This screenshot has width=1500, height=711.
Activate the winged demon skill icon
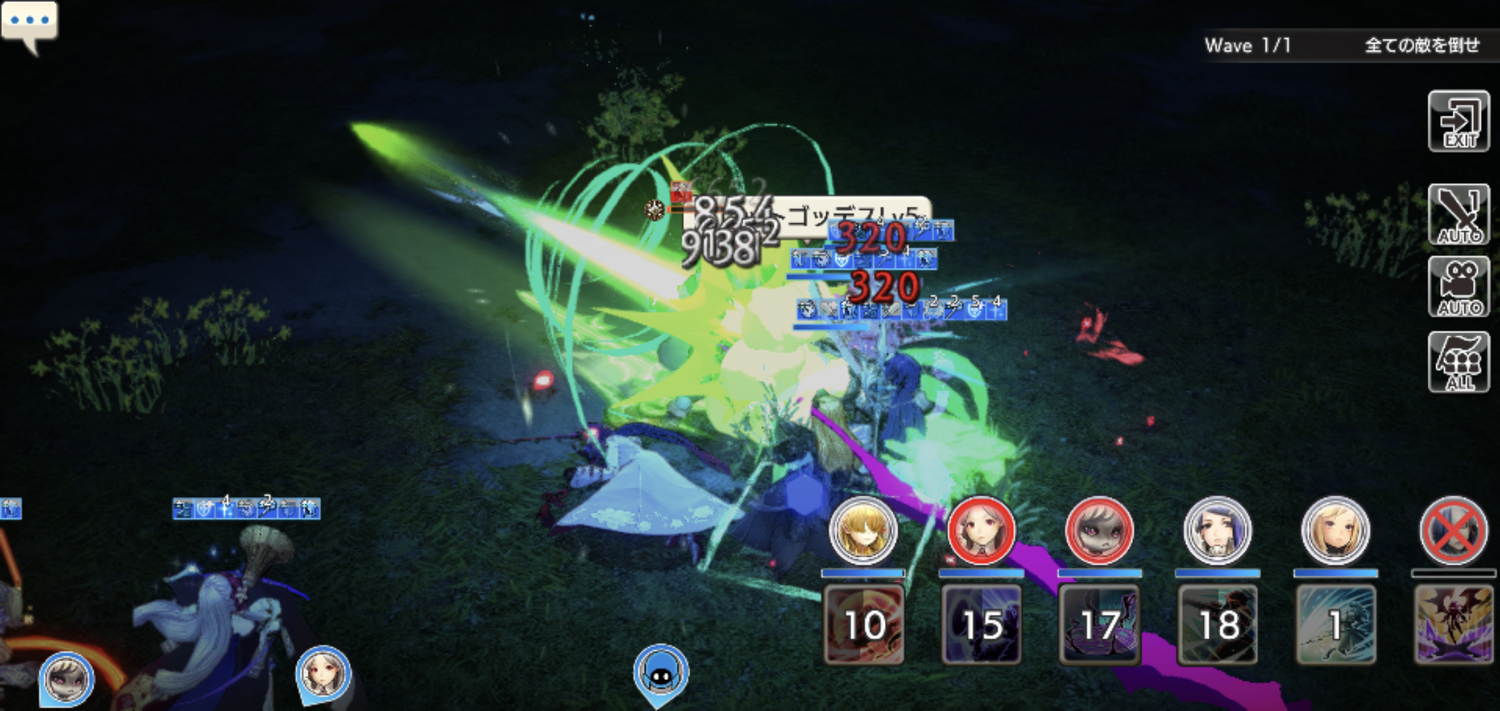[1453, 625]
